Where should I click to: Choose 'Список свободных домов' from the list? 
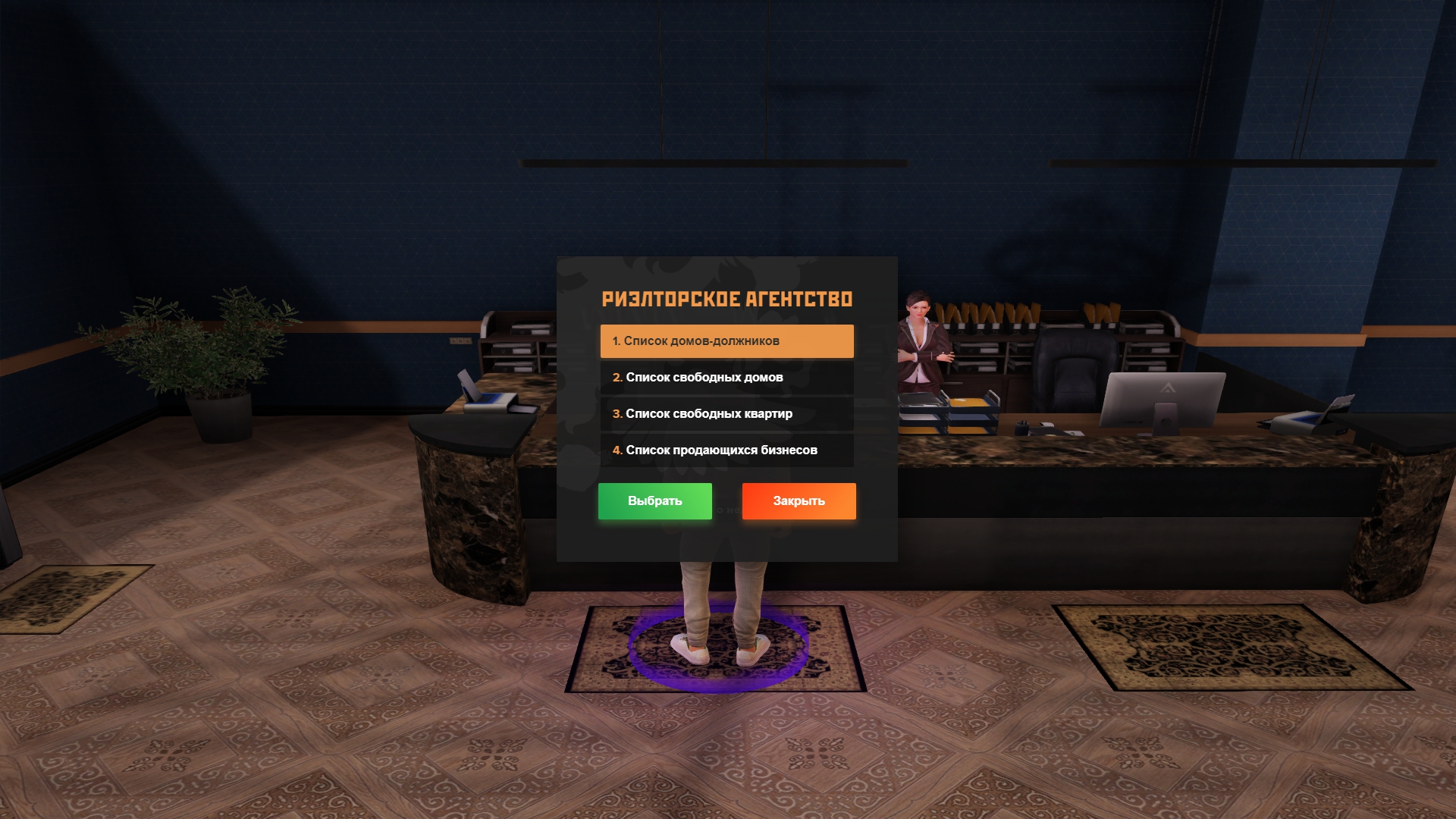pos(726,378)
